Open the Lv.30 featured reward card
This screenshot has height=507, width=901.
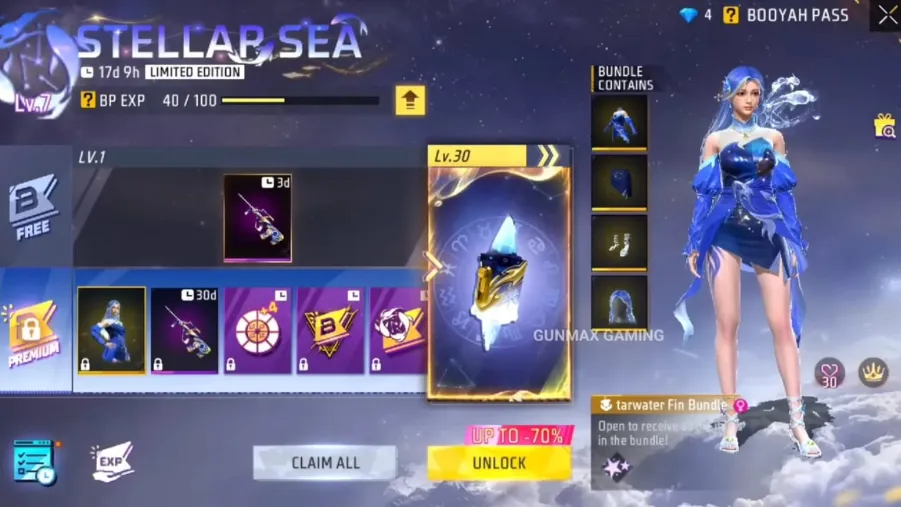(x=499, y=280)
